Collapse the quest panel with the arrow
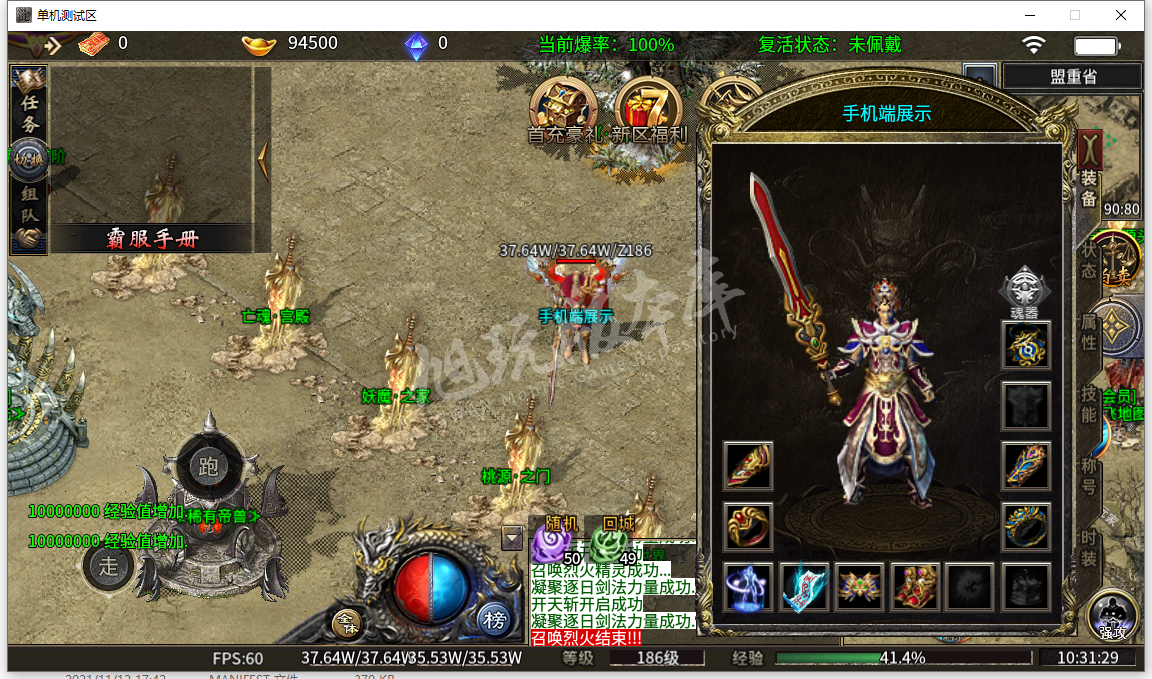1152x679 pixels. point(263,158)
